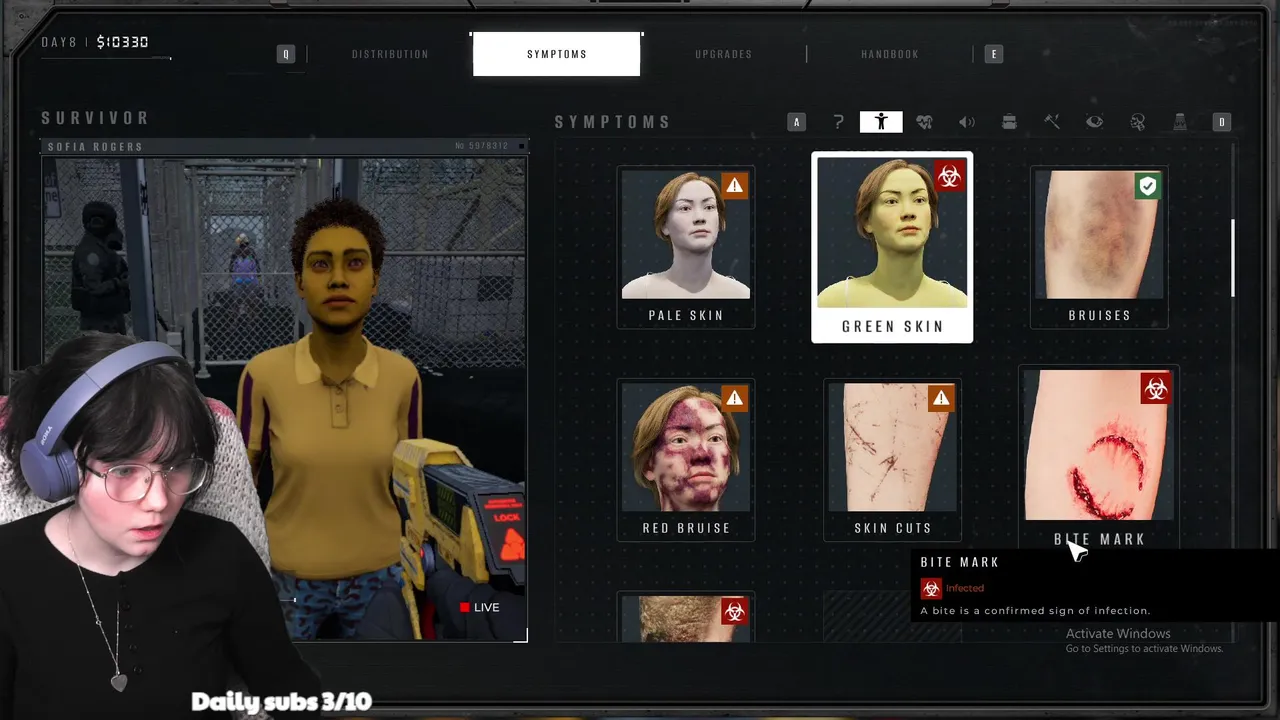
Task: Show the question mark symptom category
Action: (x=838, y=122)
